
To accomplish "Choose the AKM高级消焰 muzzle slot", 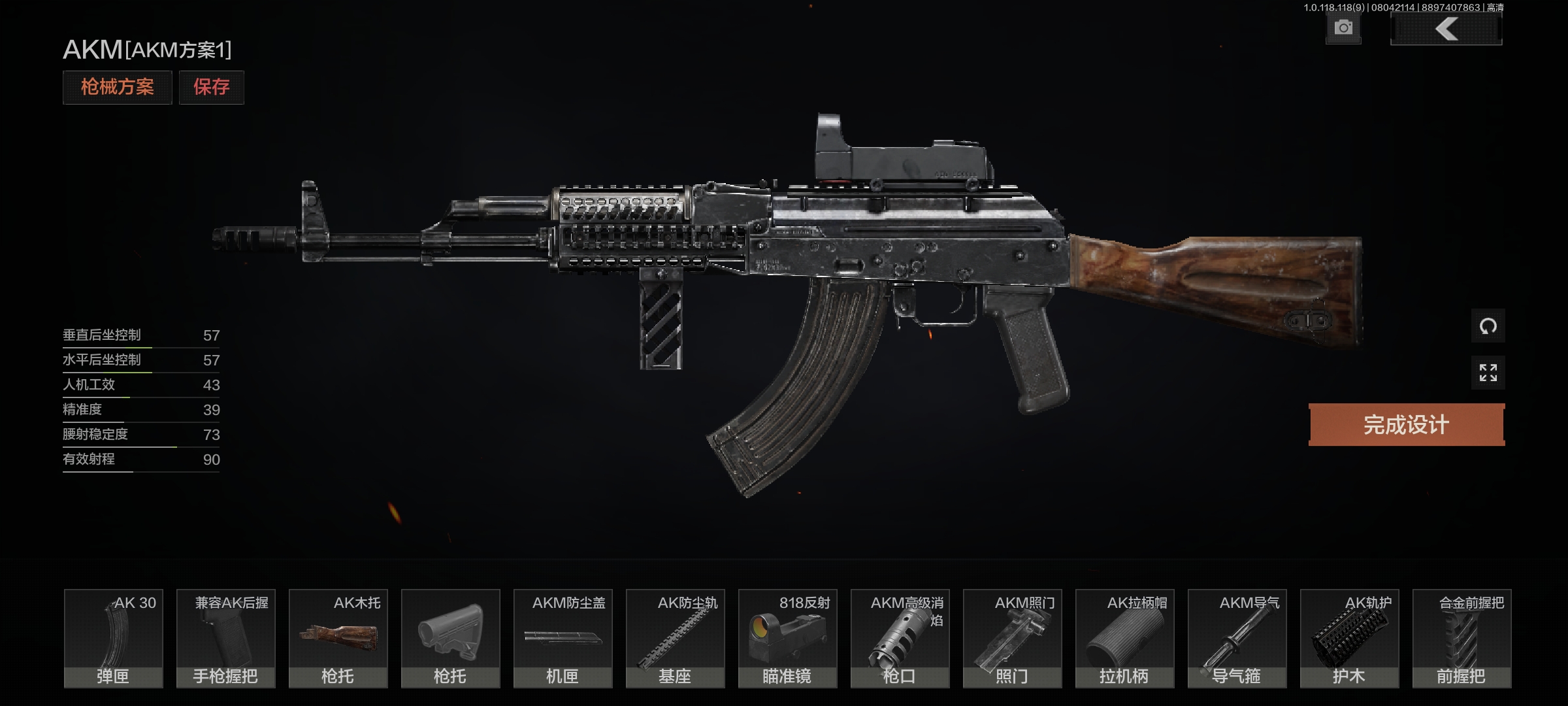I will (x=900, y=638).
